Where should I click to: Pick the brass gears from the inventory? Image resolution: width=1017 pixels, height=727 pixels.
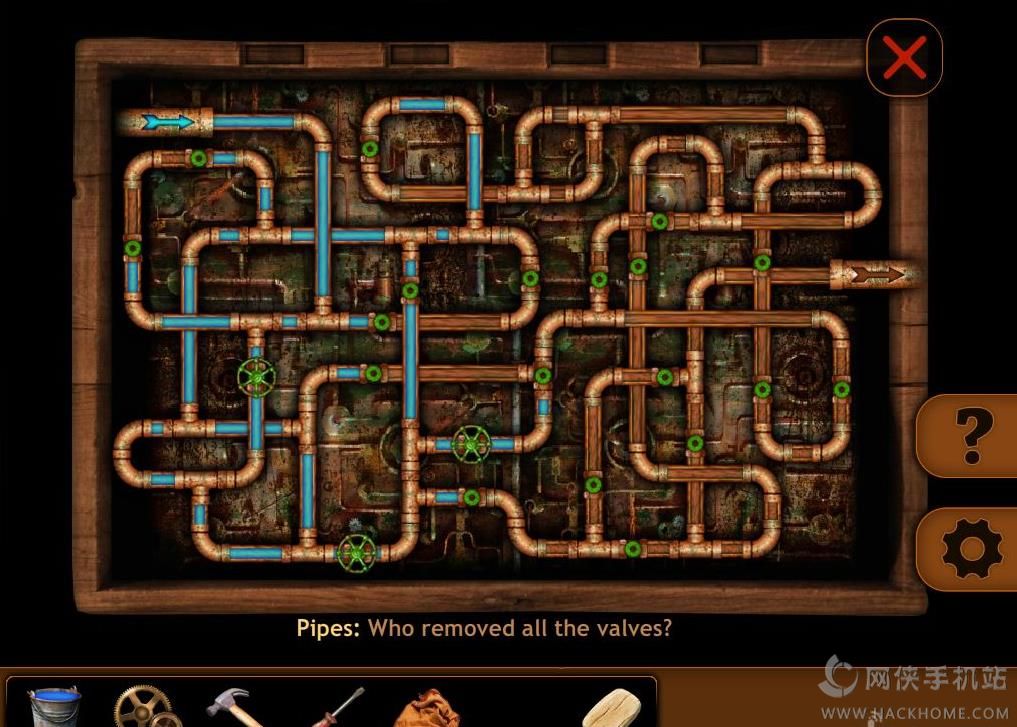point(146,707)
